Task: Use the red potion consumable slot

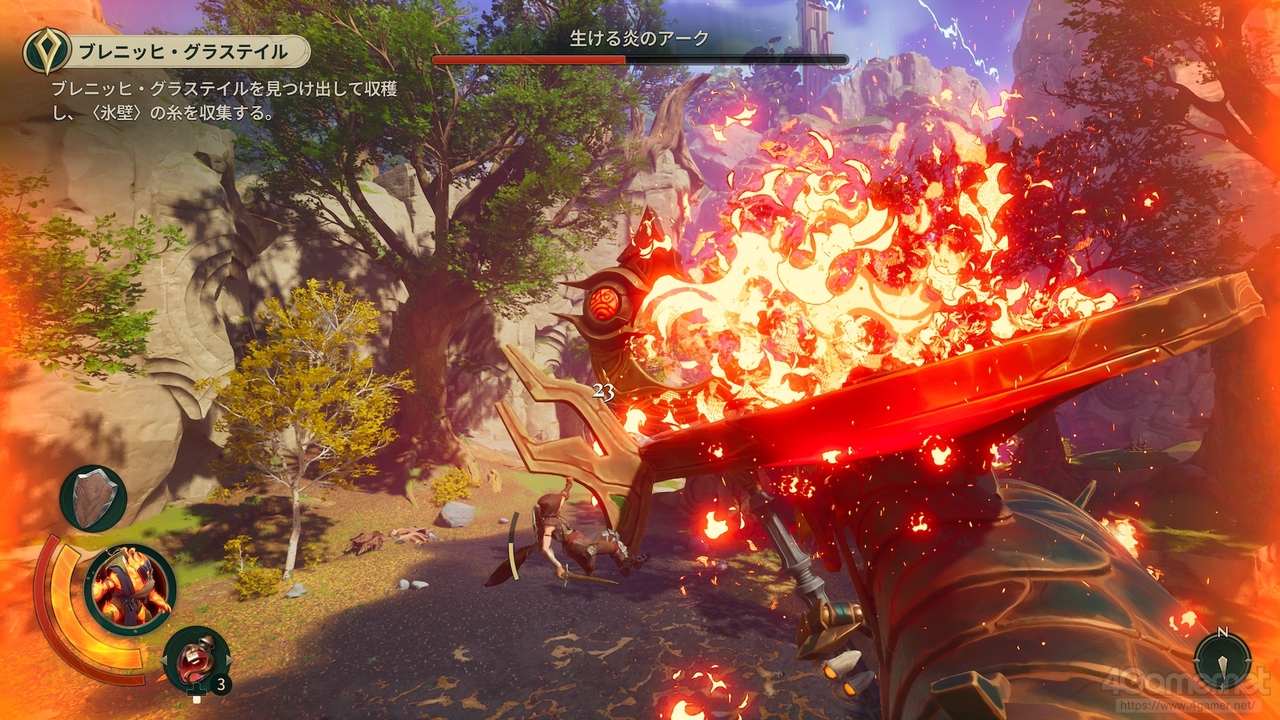Action: [x=196, y=659]
